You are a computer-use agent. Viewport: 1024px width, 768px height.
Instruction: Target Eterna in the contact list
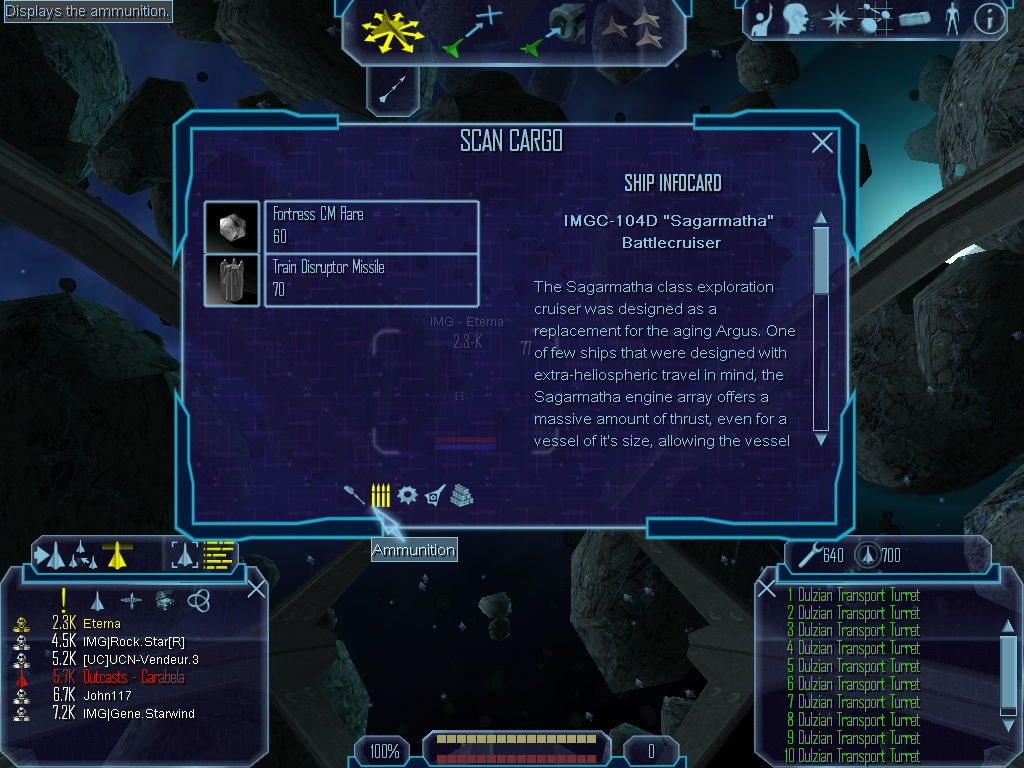pos(102,624)
